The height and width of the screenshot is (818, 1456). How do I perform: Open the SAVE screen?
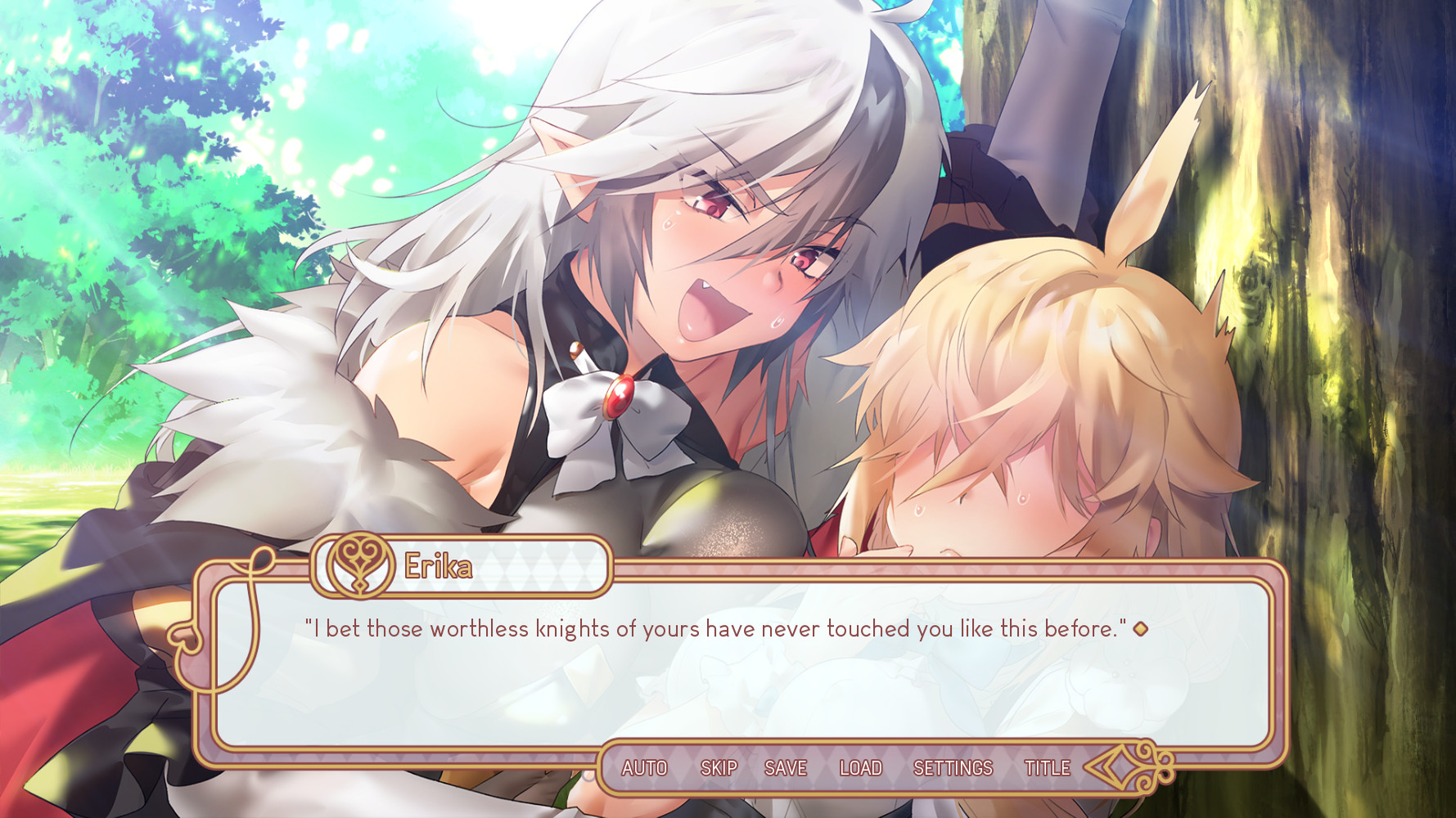pos(786,767)
